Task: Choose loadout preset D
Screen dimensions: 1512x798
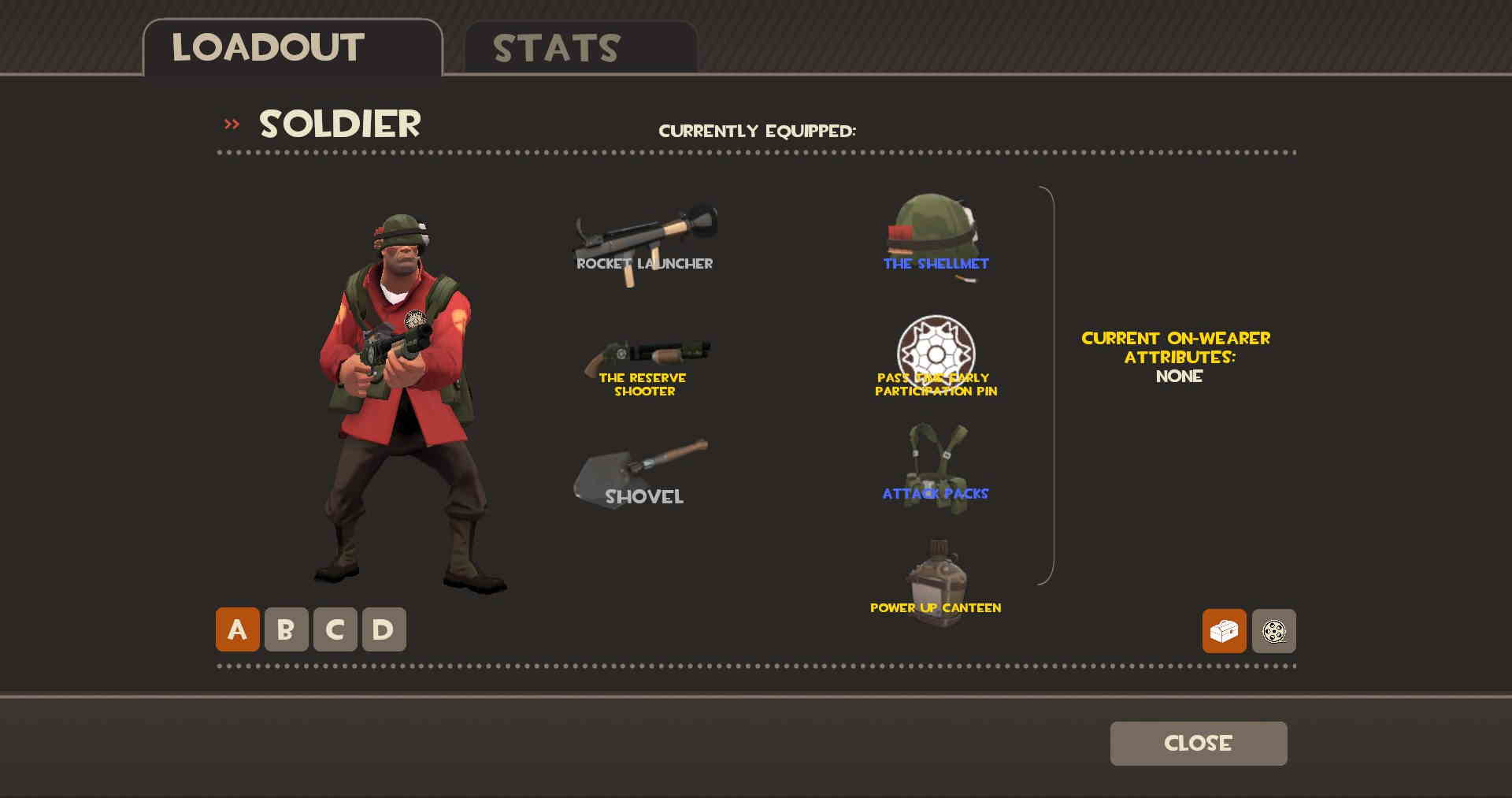Action: (x=382, y=630)
